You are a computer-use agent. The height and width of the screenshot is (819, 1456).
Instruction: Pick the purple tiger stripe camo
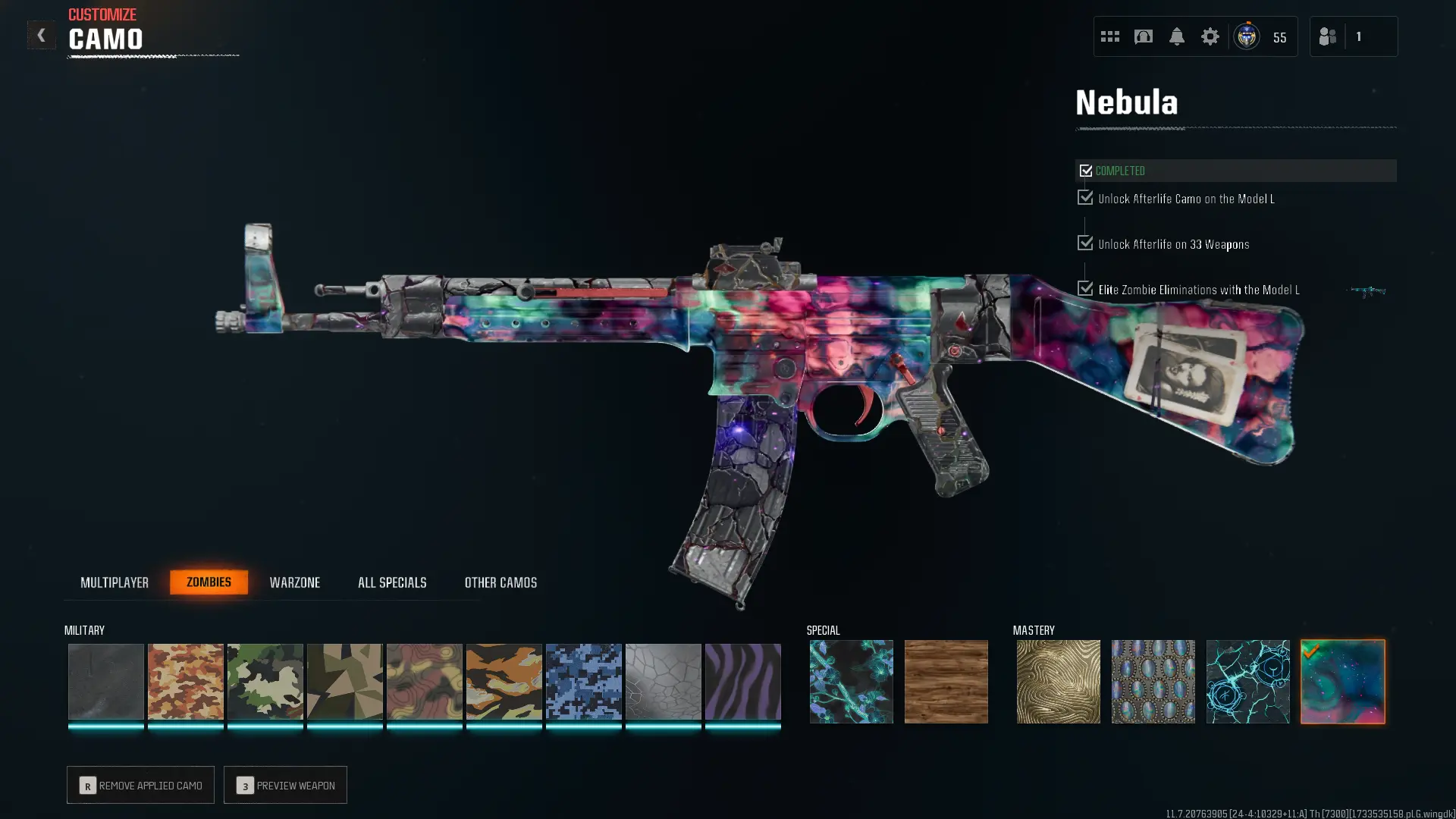tap(742, 682)
